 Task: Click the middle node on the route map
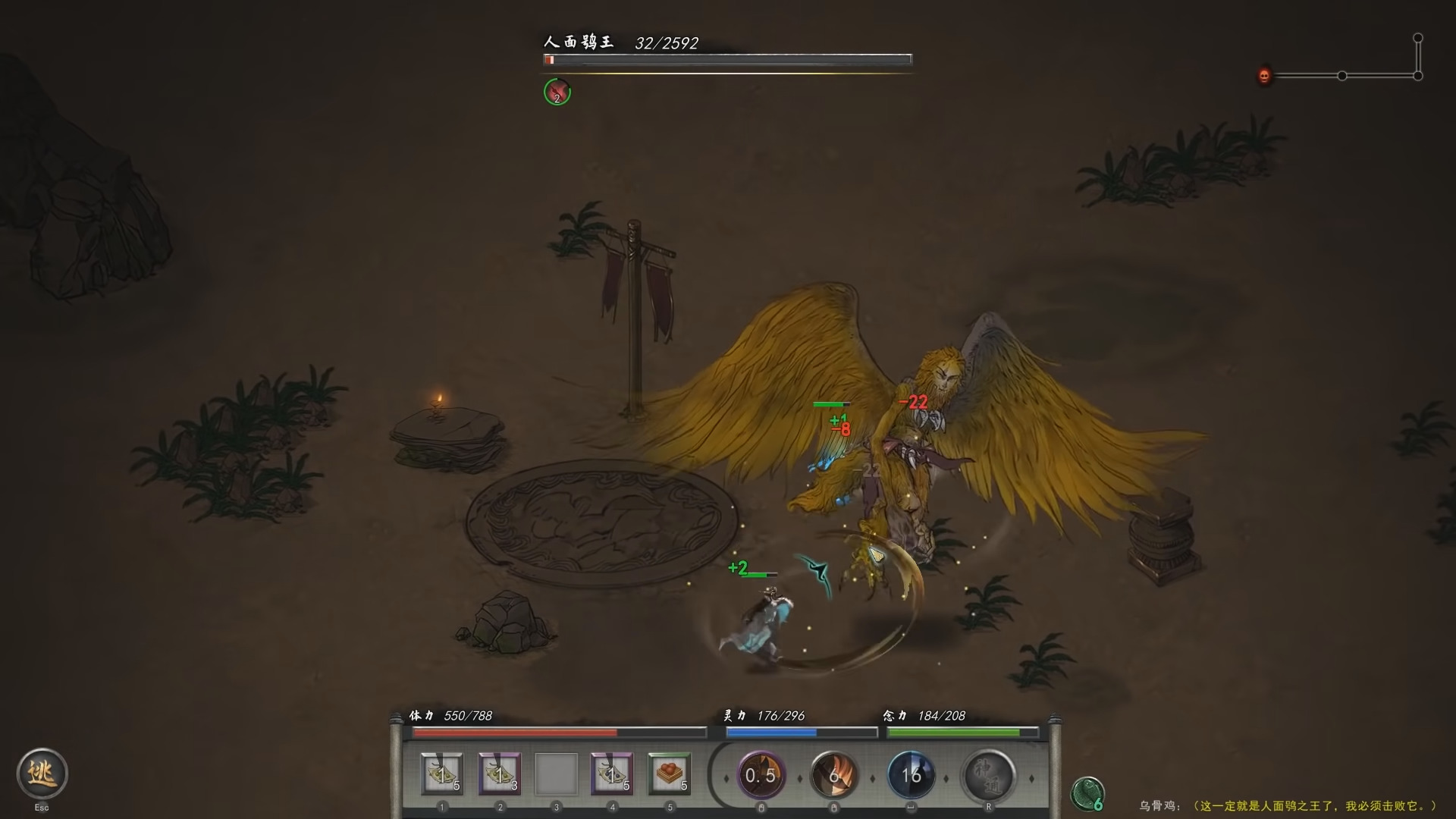click(x=1342, y=76)
